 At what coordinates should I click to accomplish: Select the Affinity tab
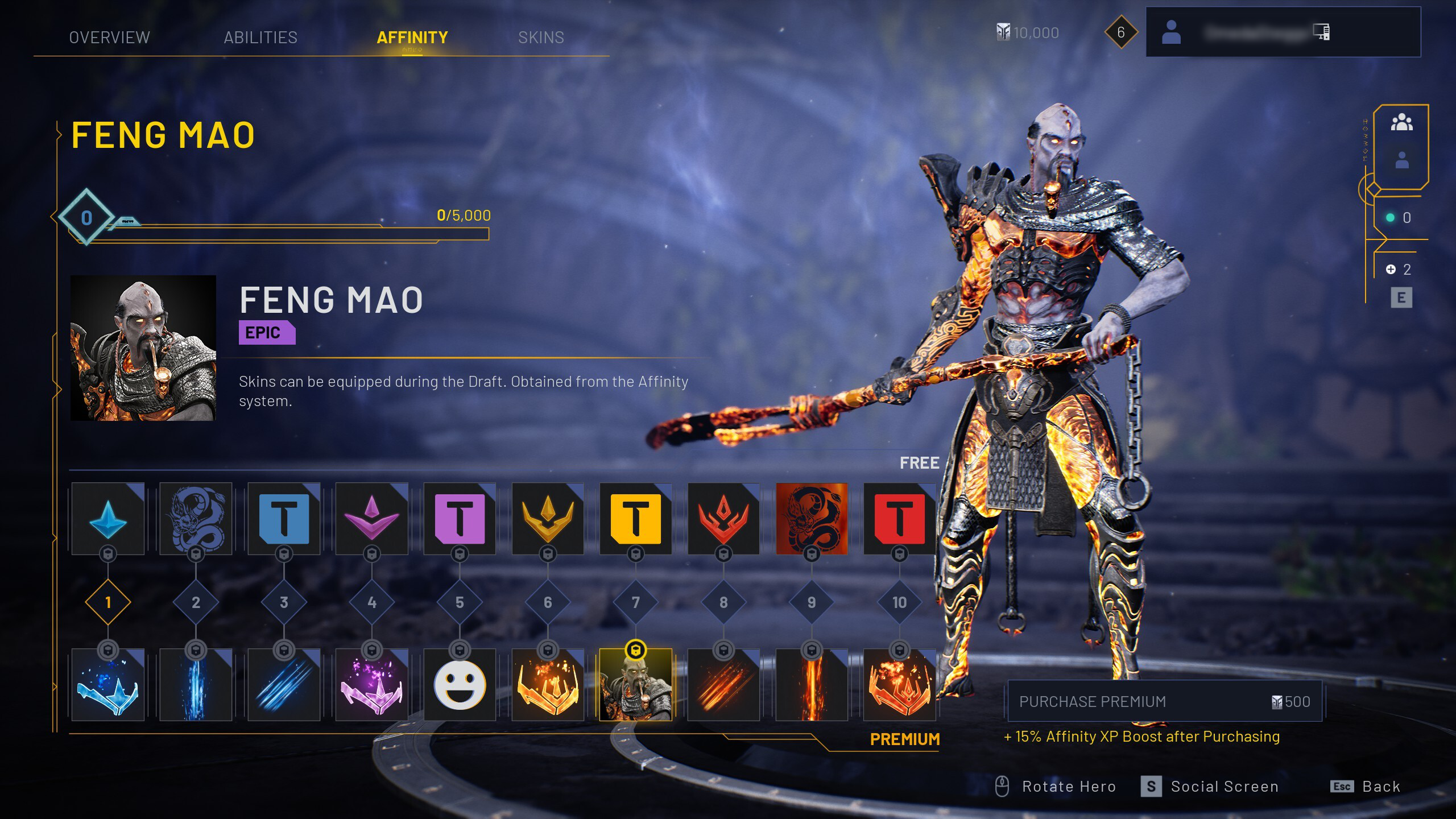point(412,38)
